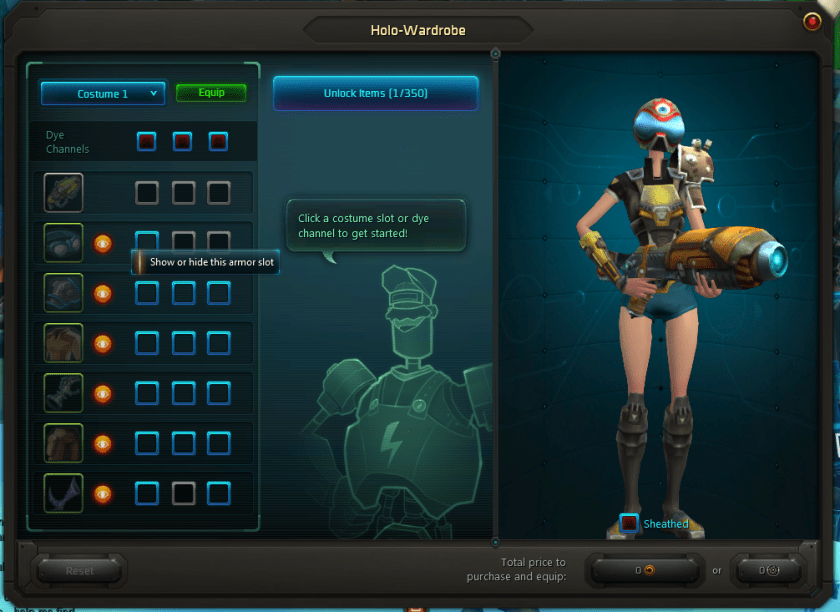Screen dimensions: 840x612
Task: Select the shoulder armor costume slot
Action: pos(63,293)
